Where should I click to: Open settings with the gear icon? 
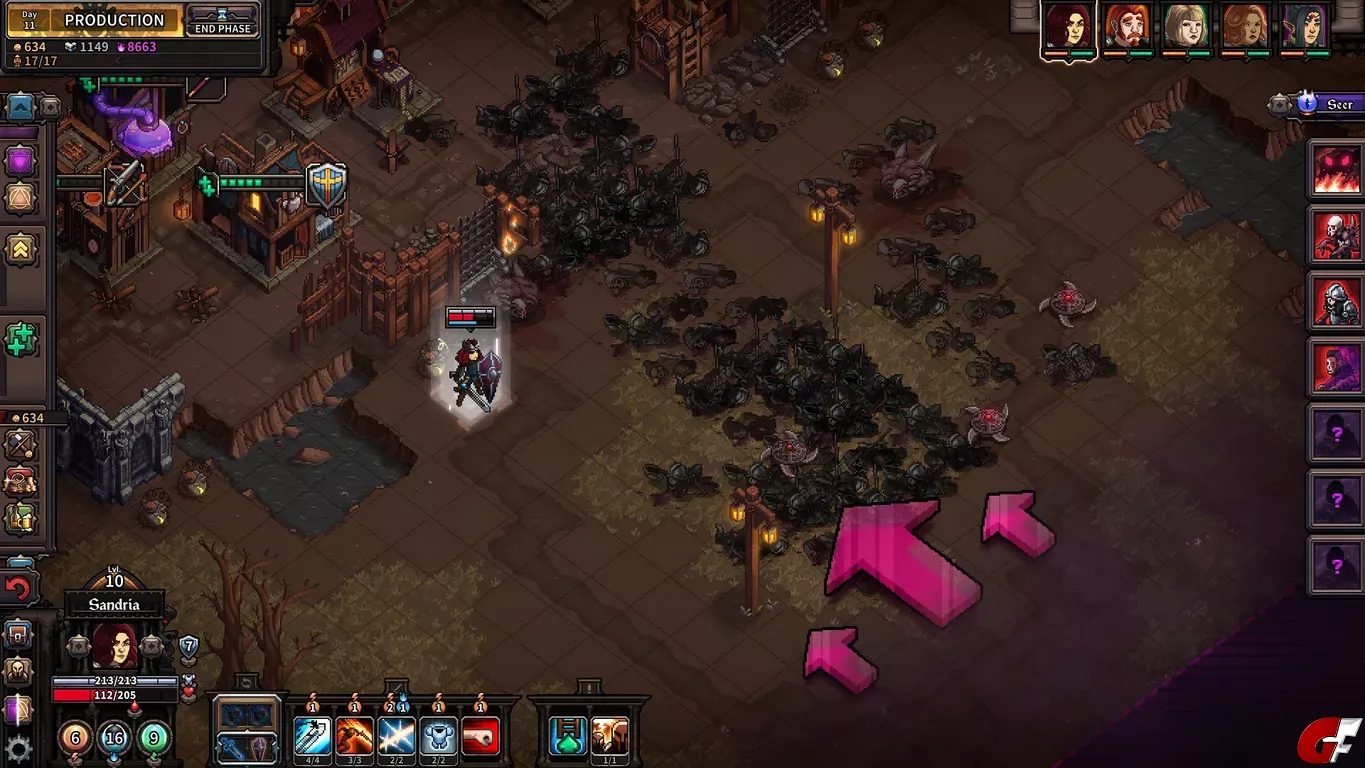[18, 748]
